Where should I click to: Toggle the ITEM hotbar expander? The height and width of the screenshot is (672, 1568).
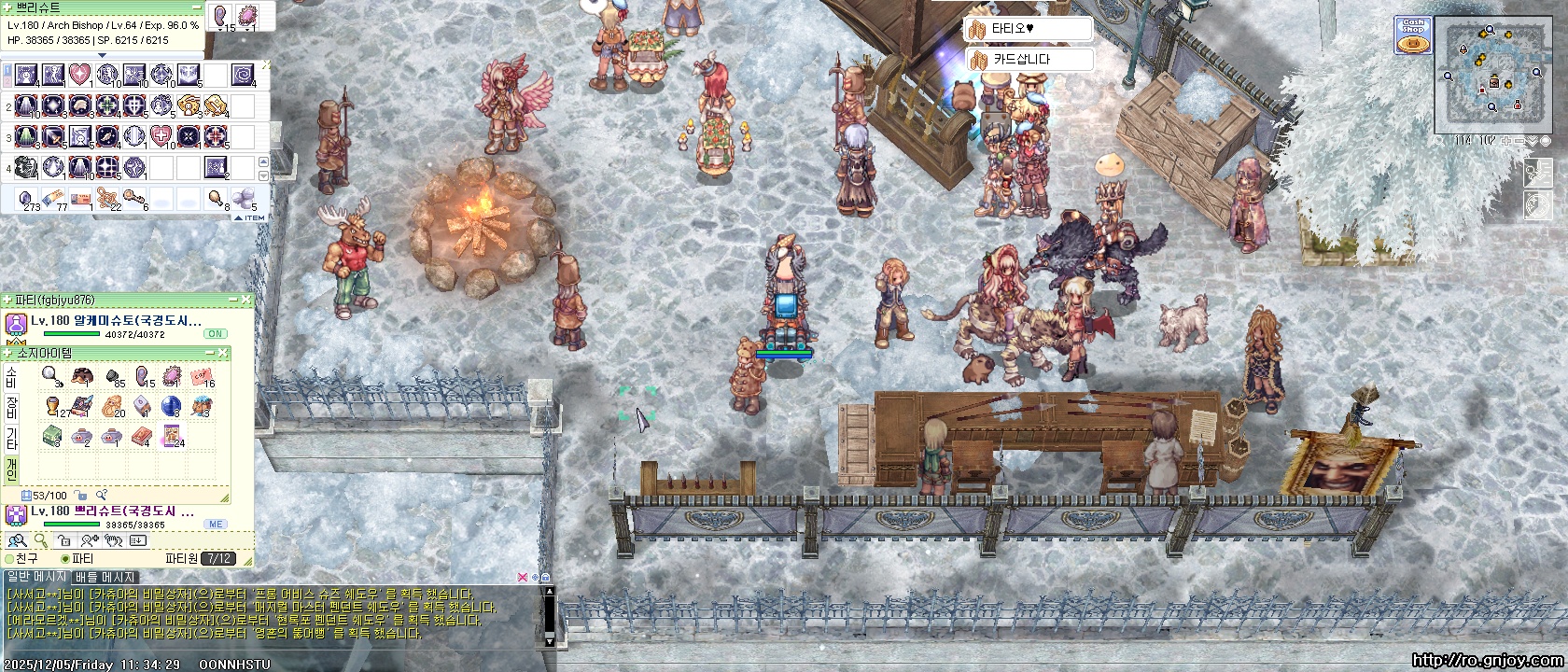click(x=250, y=217)
